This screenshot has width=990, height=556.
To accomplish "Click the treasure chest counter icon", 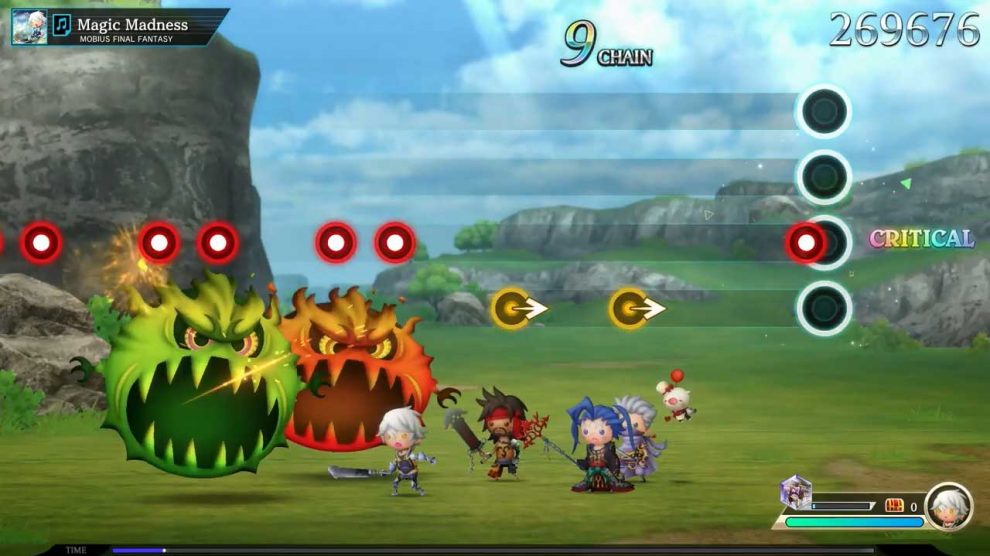I will pyautogui.click(x=893, y=506).
